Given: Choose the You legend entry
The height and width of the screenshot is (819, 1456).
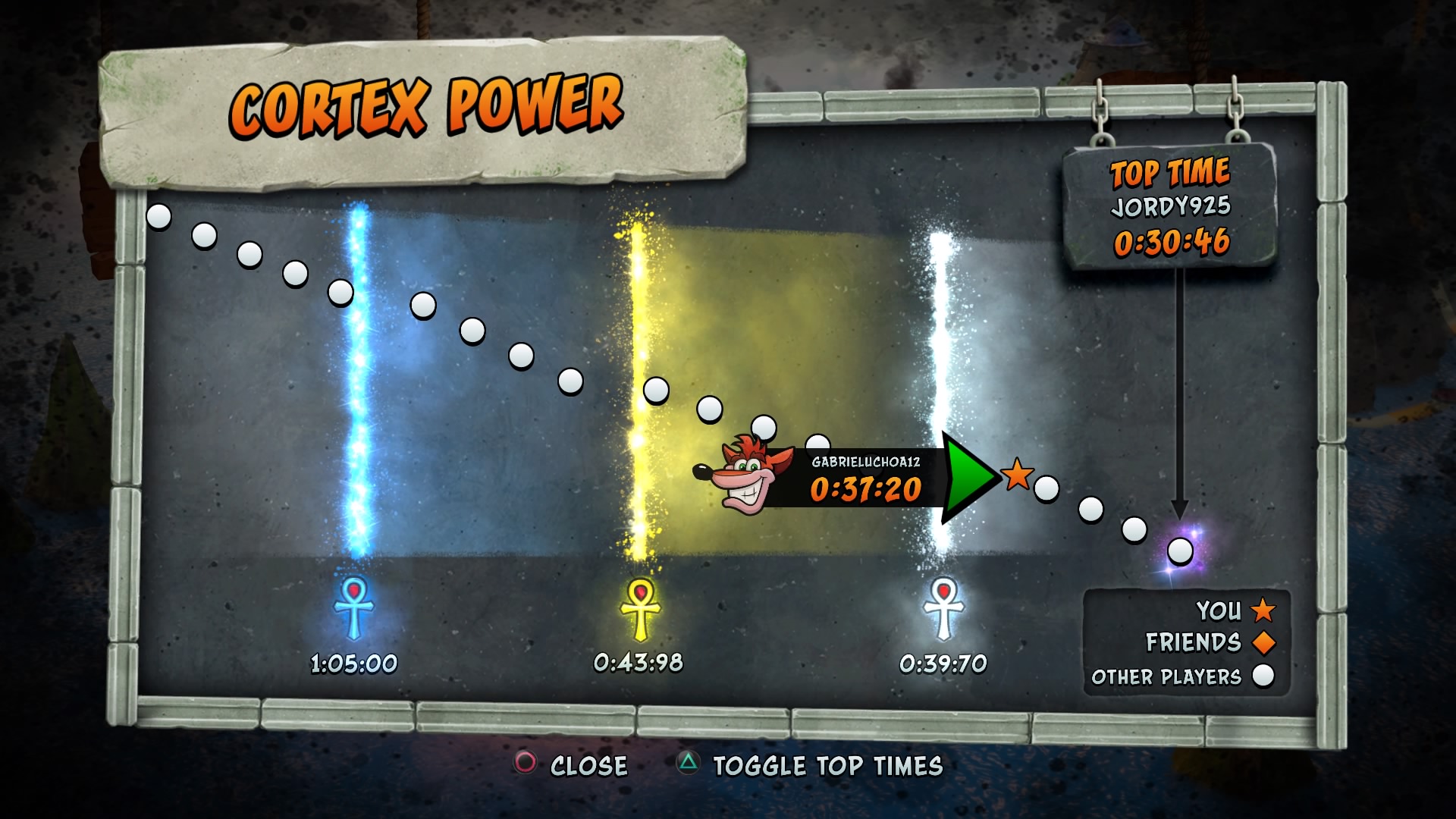Looking at the screenshot, I should tap(1235, 610).
